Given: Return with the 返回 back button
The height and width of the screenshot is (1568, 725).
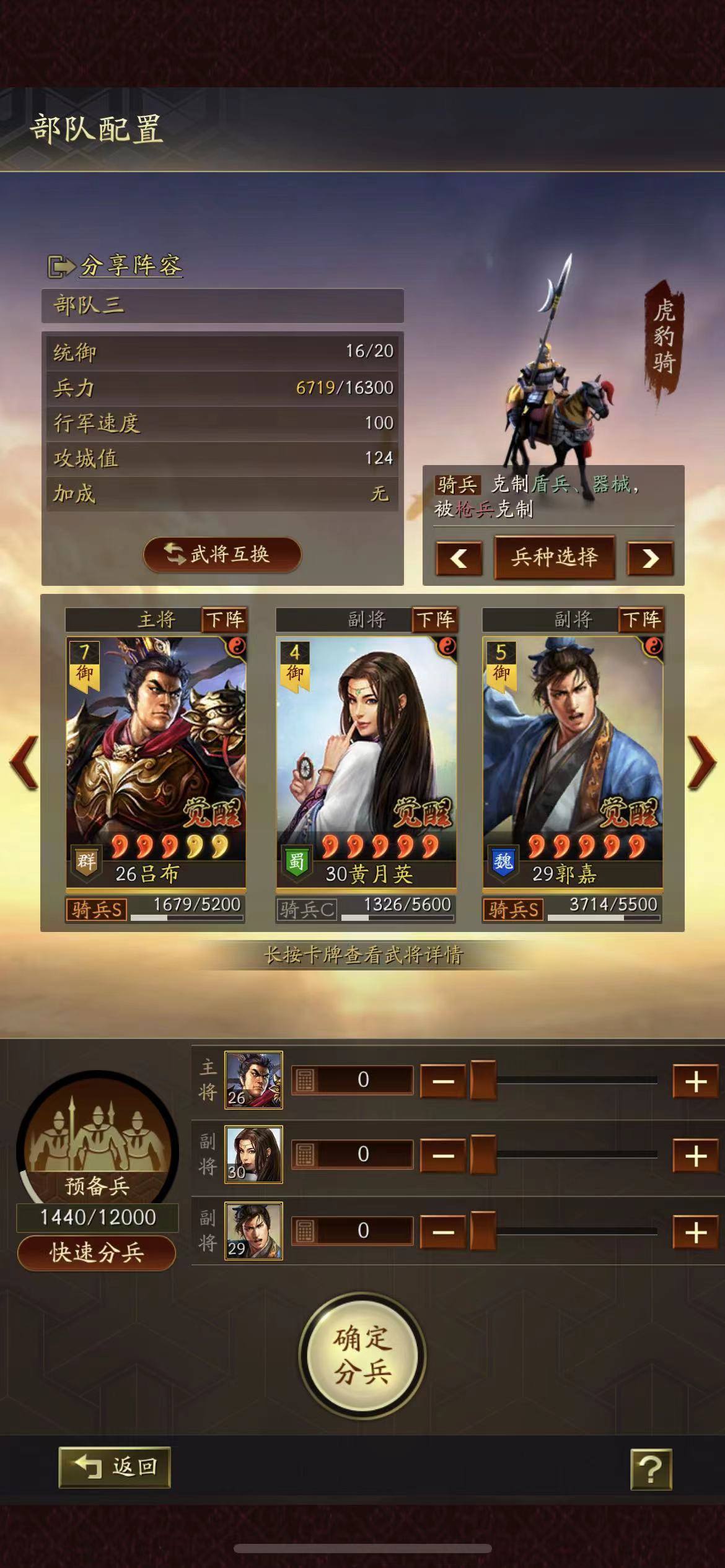Looking at the screenshot, I should click(x=115, y=1467).
